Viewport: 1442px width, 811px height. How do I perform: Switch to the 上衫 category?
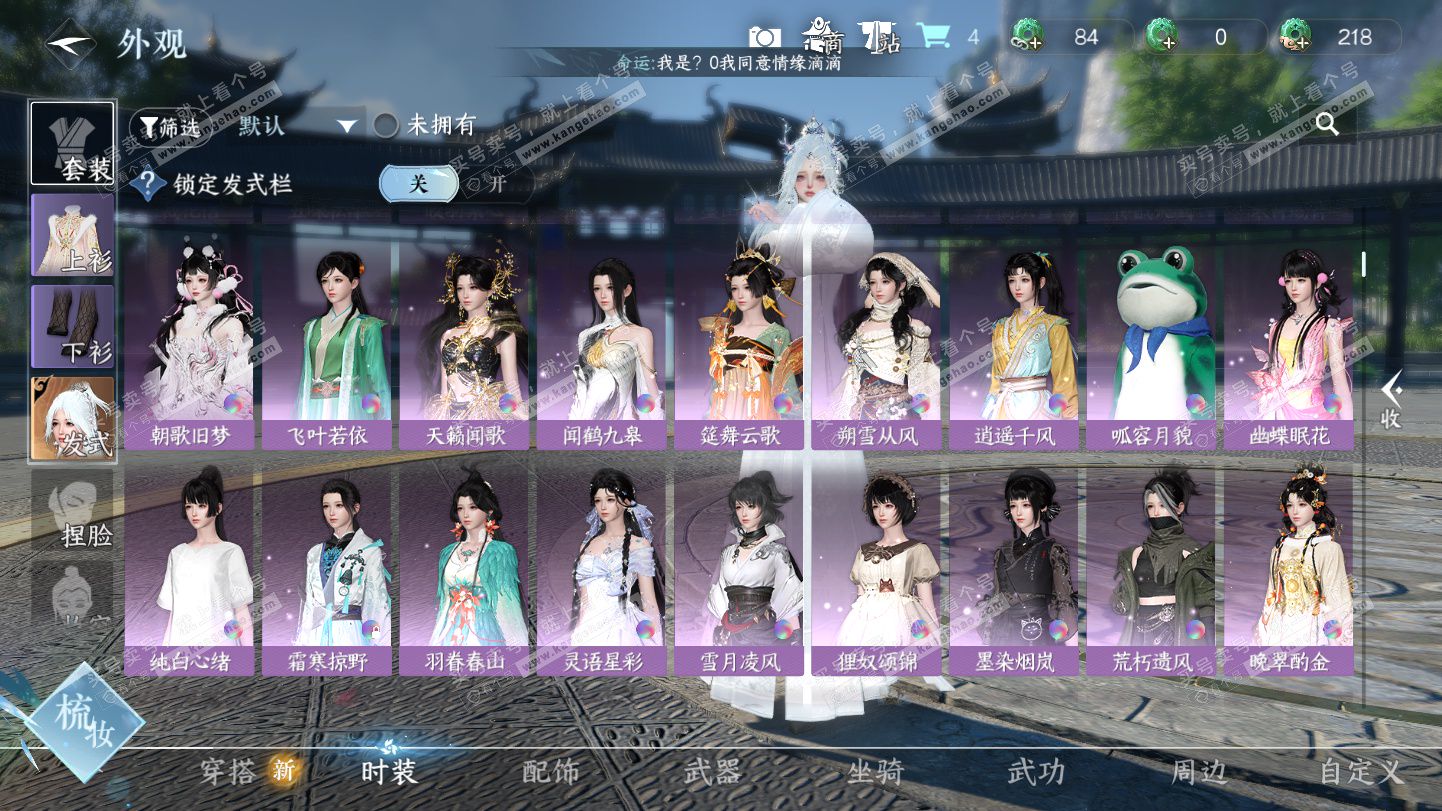[72, 235]
